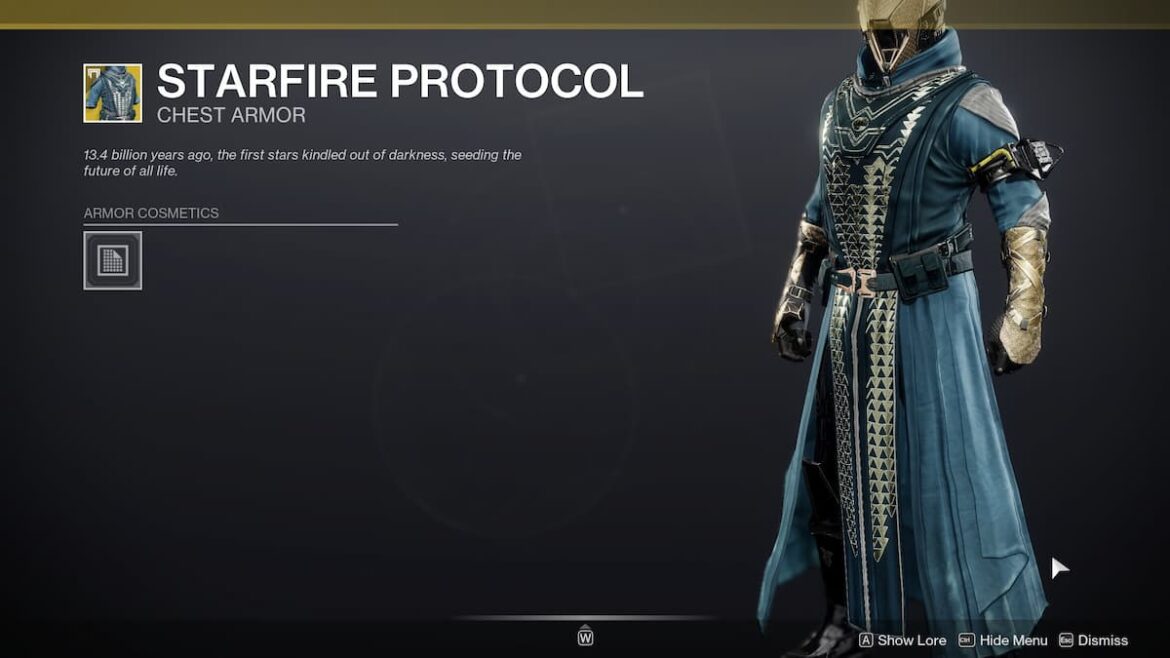Select the armor cosmetics shader slot

pyautogui.click(x=112, y=261)
